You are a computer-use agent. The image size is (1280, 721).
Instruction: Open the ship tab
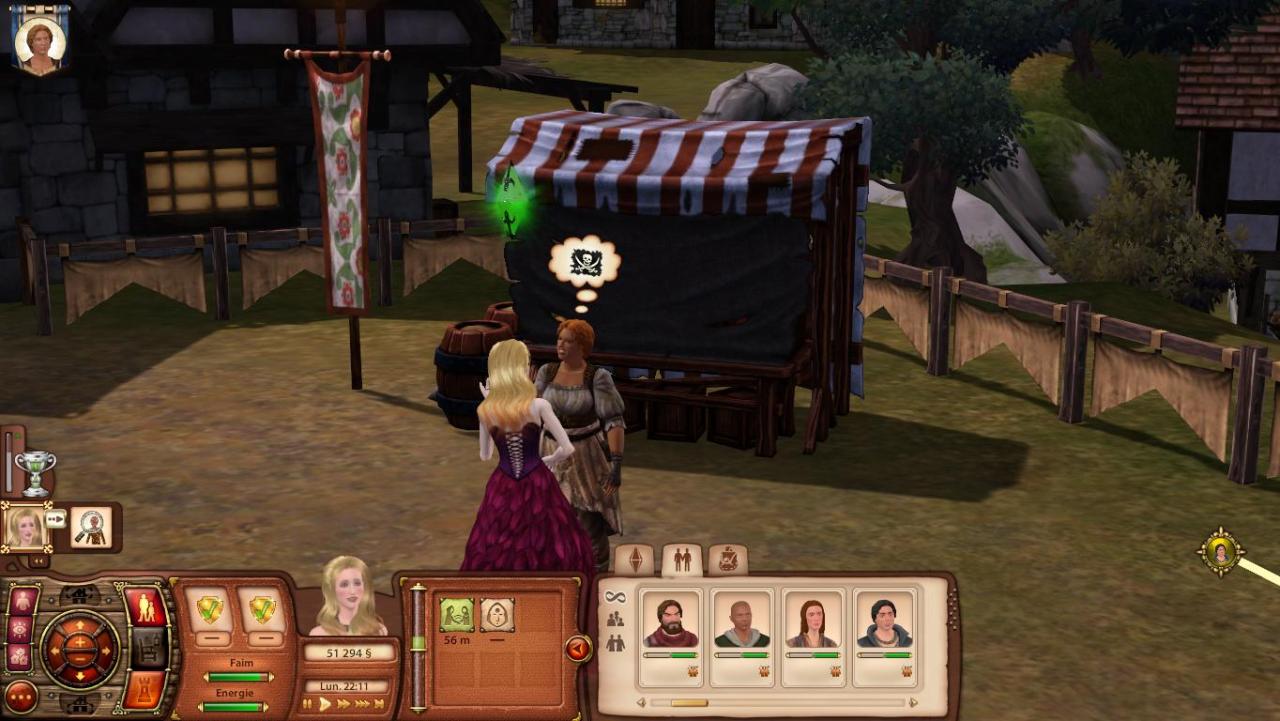tap(728, 560)
